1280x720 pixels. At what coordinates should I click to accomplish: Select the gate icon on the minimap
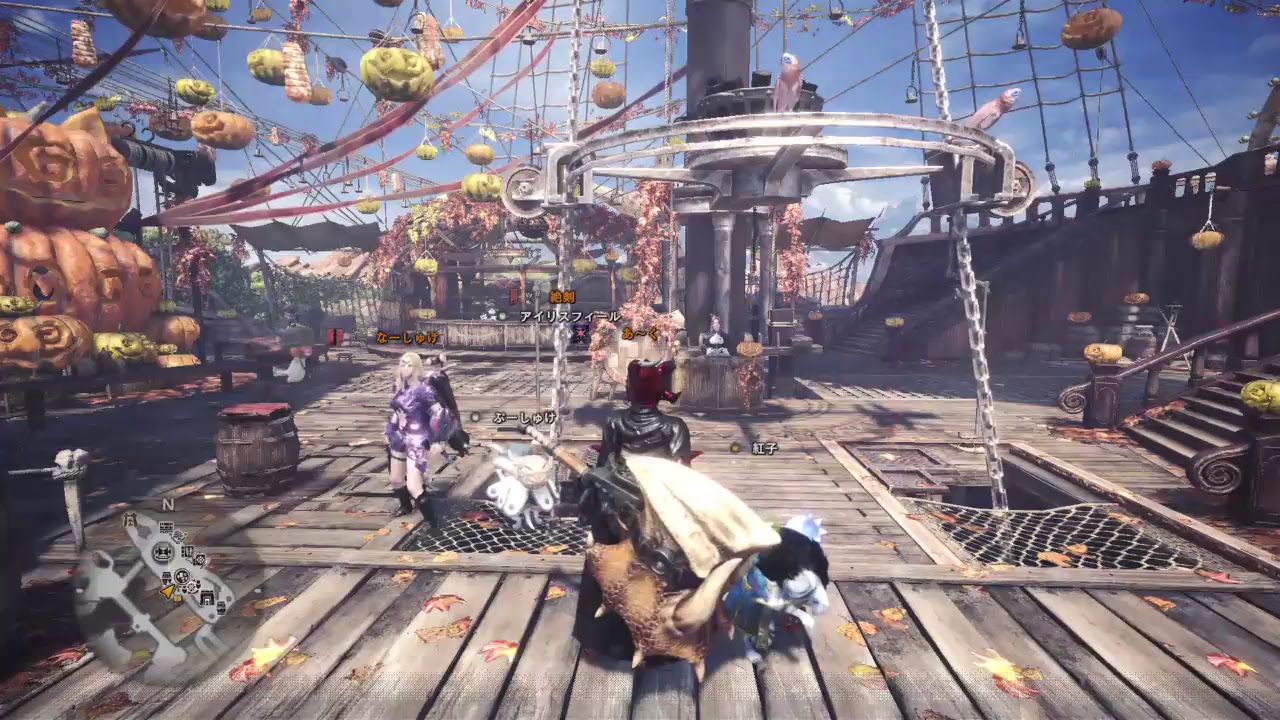(206, 598)
